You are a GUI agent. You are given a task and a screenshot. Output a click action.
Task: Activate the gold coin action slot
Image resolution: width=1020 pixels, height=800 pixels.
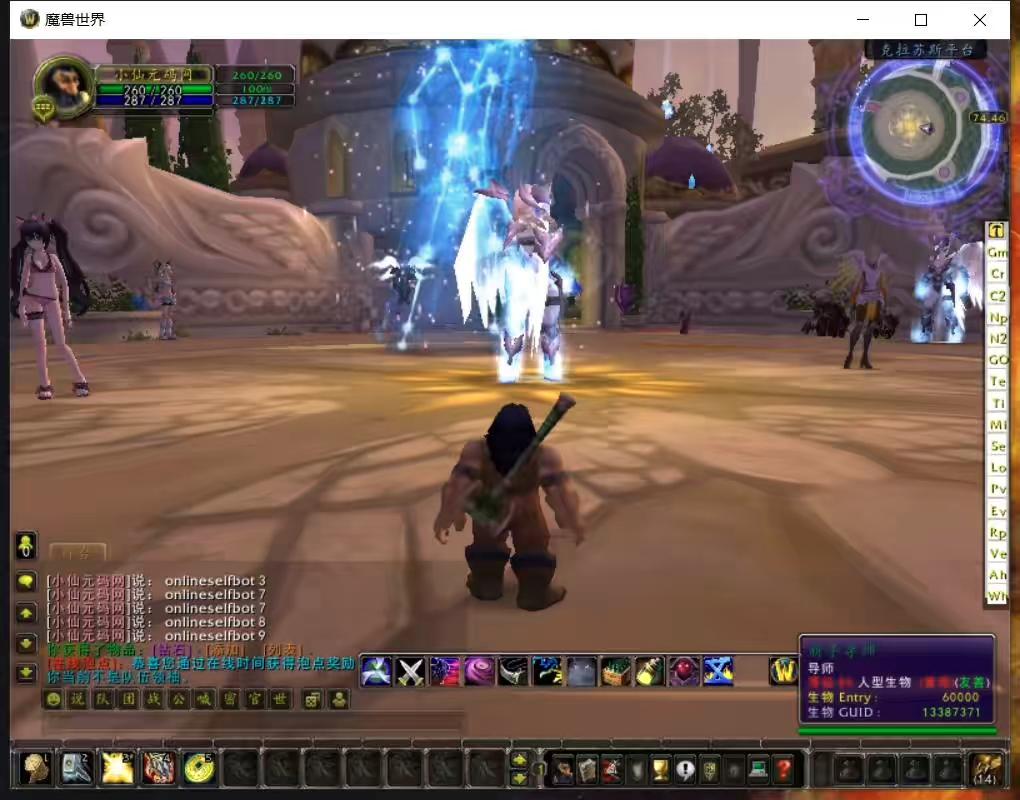(x=199, y=768)
